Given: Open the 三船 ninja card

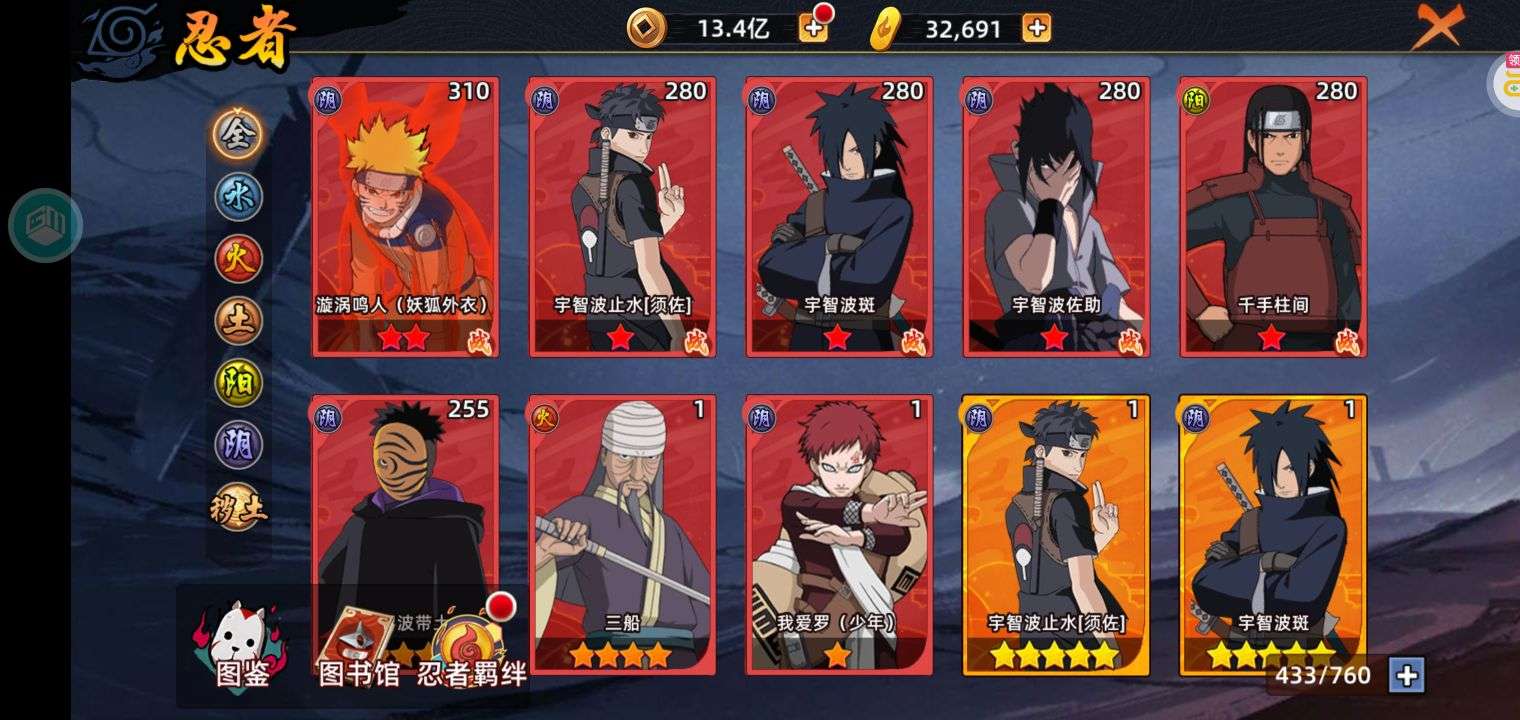Looking at the screenshot, I should (622, 534).
